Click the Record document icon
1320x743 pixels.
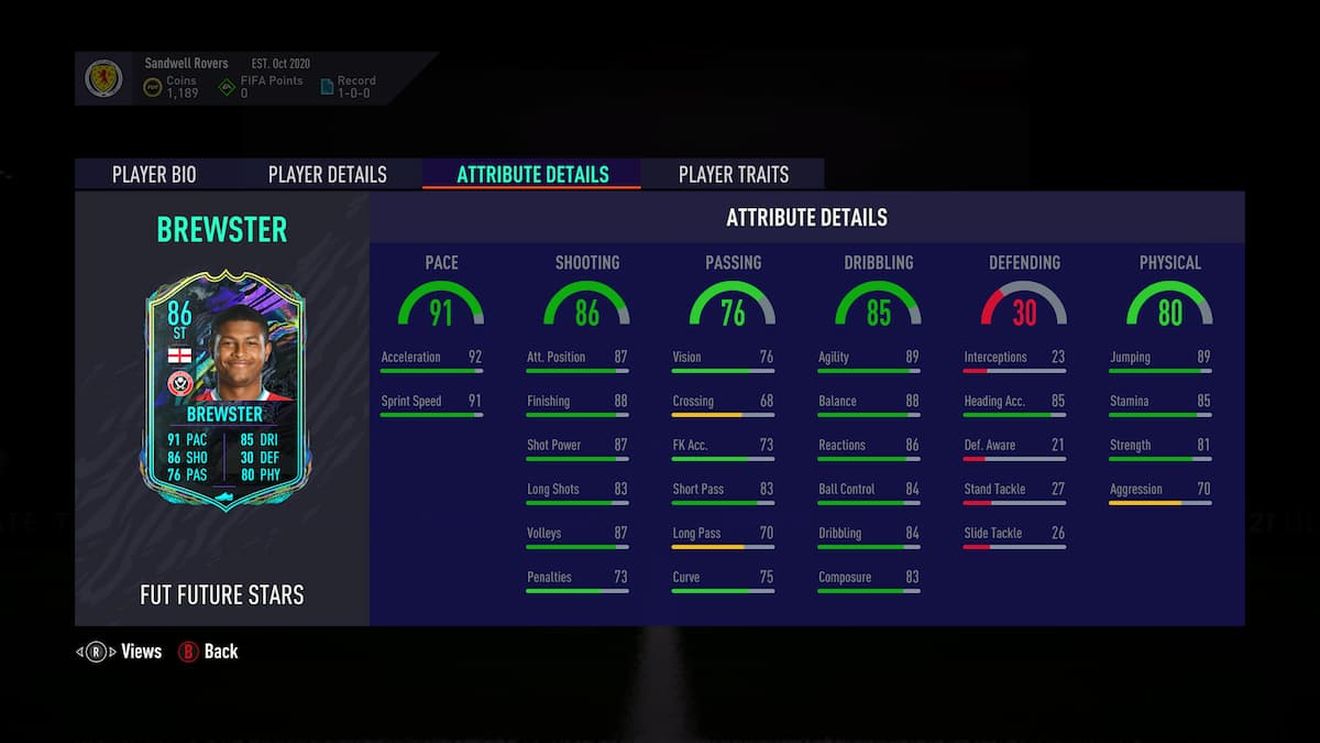coord(326,85)
